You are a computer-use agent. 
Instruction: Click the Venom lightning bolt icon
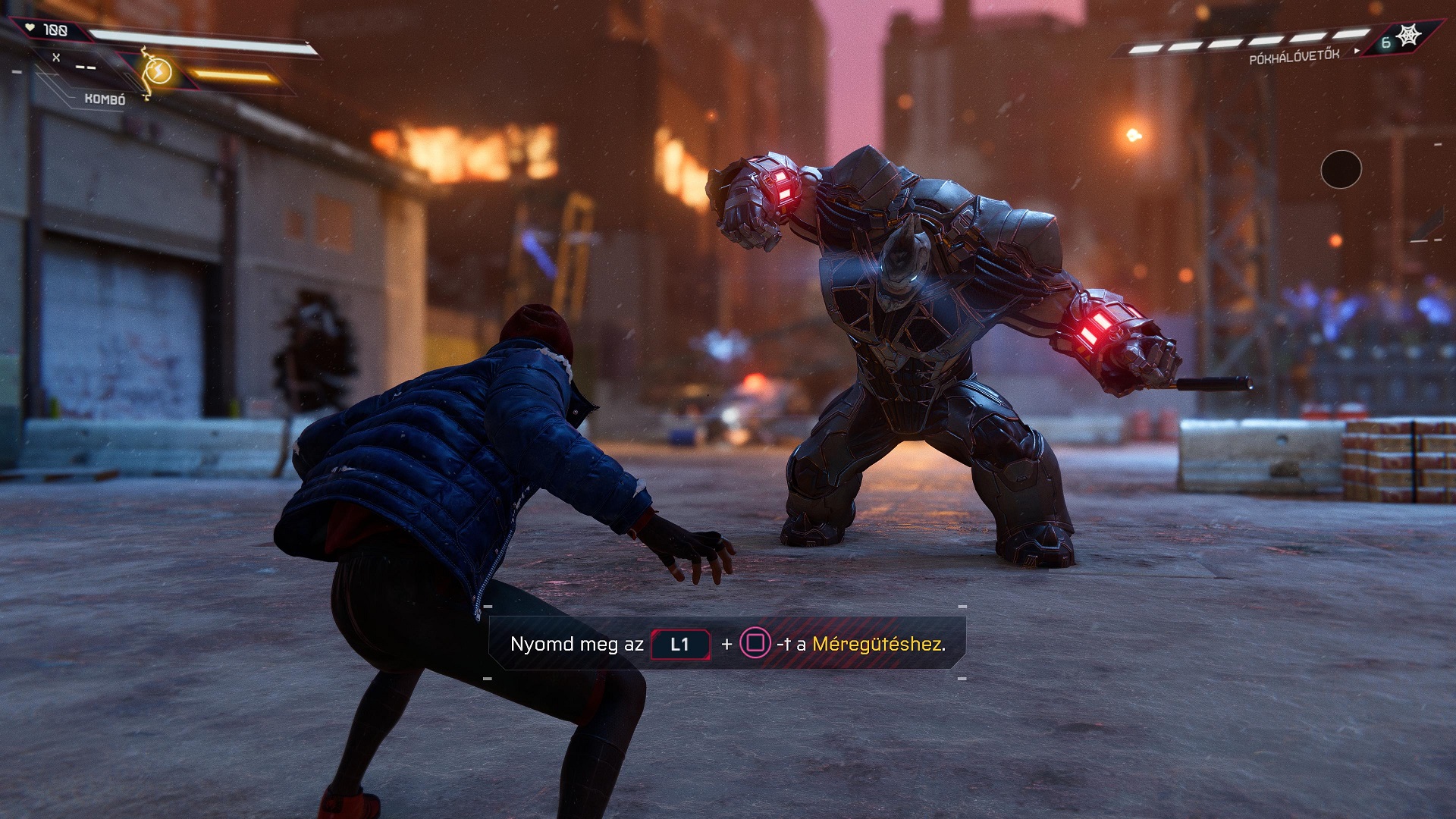158,72
